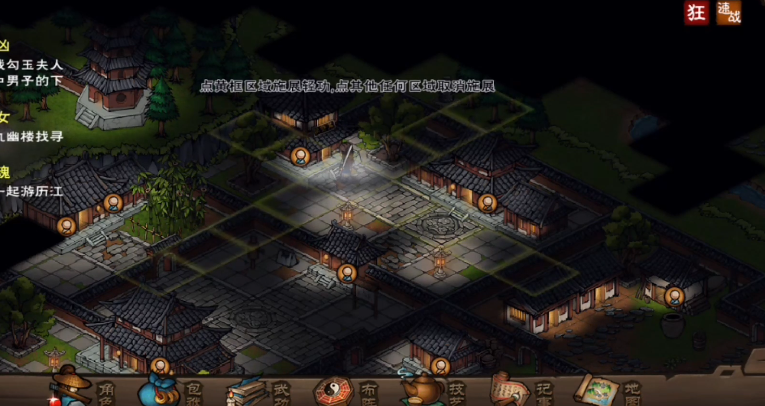
Task: Toggle the red 狂 button
Action: point(696,13)
